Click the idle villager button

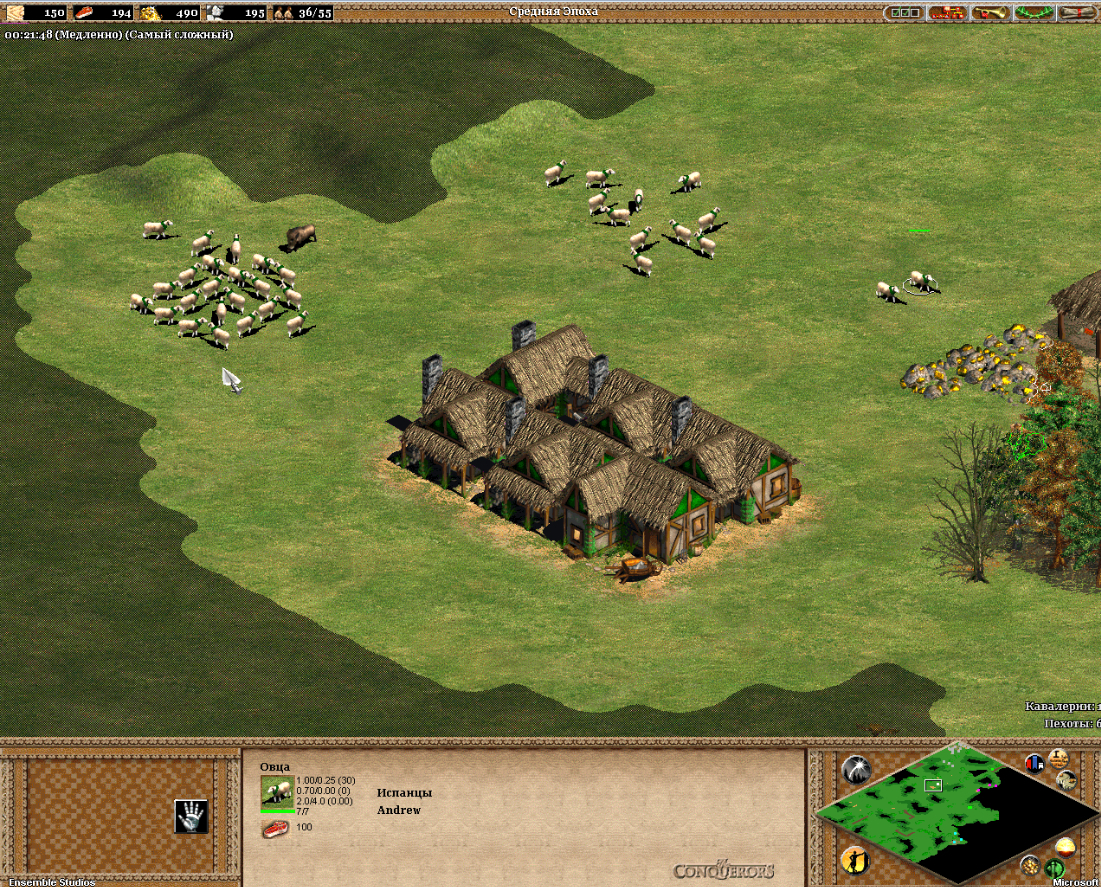tap(854, 859)
